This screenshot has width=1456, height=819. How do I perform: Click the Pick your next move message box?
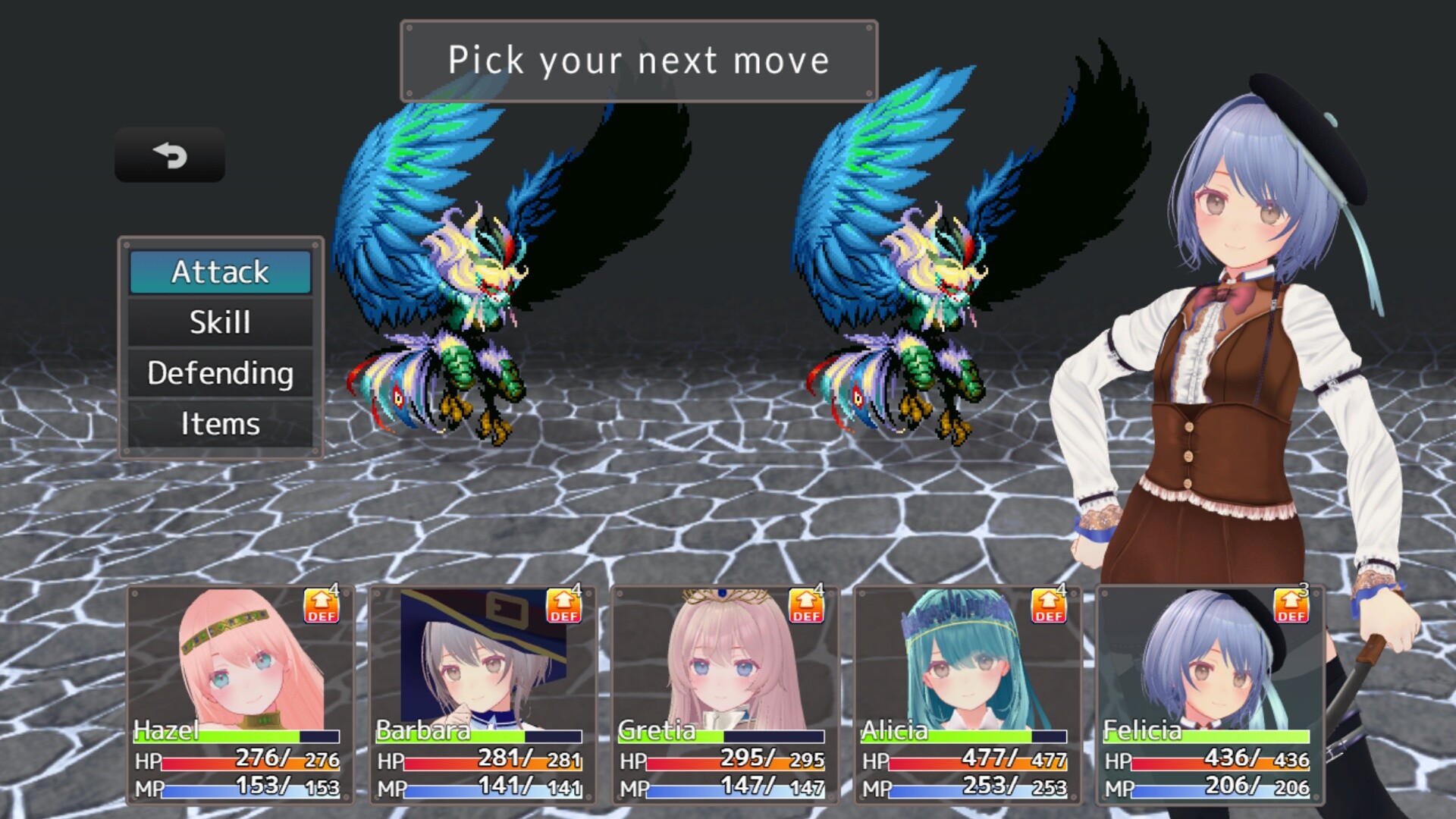637,61
